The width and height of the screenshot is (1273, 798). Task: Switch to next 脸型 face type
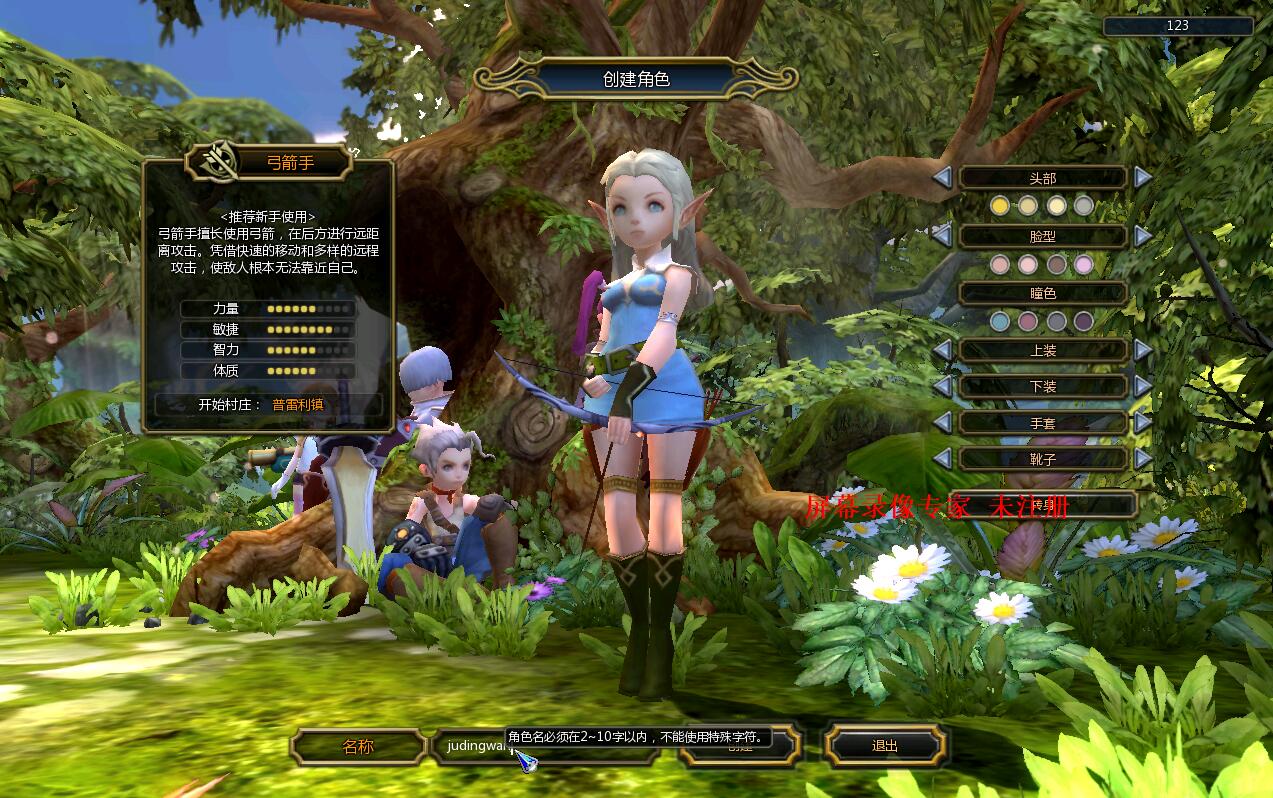click(1143, 236)
